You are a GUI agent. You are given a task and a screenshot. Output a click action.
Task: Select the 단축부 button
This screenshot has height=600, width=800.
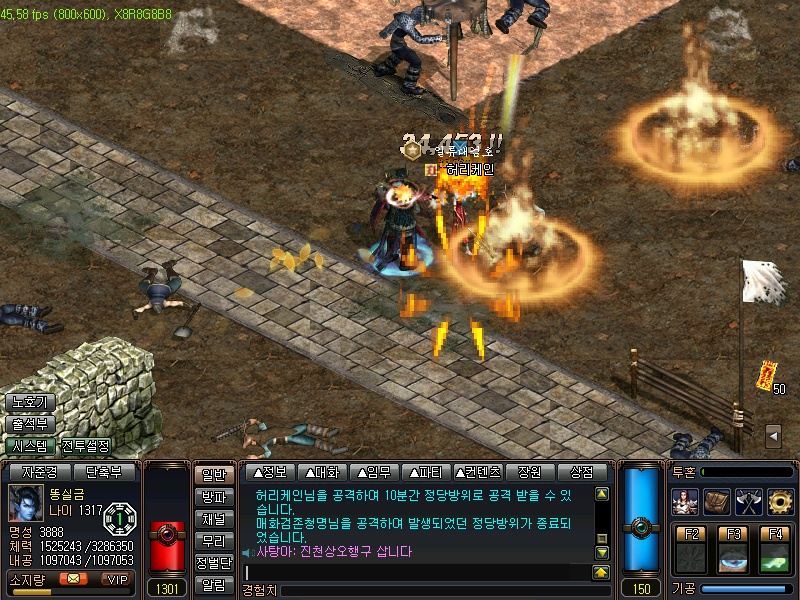pyautogui.click(x=104, y=472)
